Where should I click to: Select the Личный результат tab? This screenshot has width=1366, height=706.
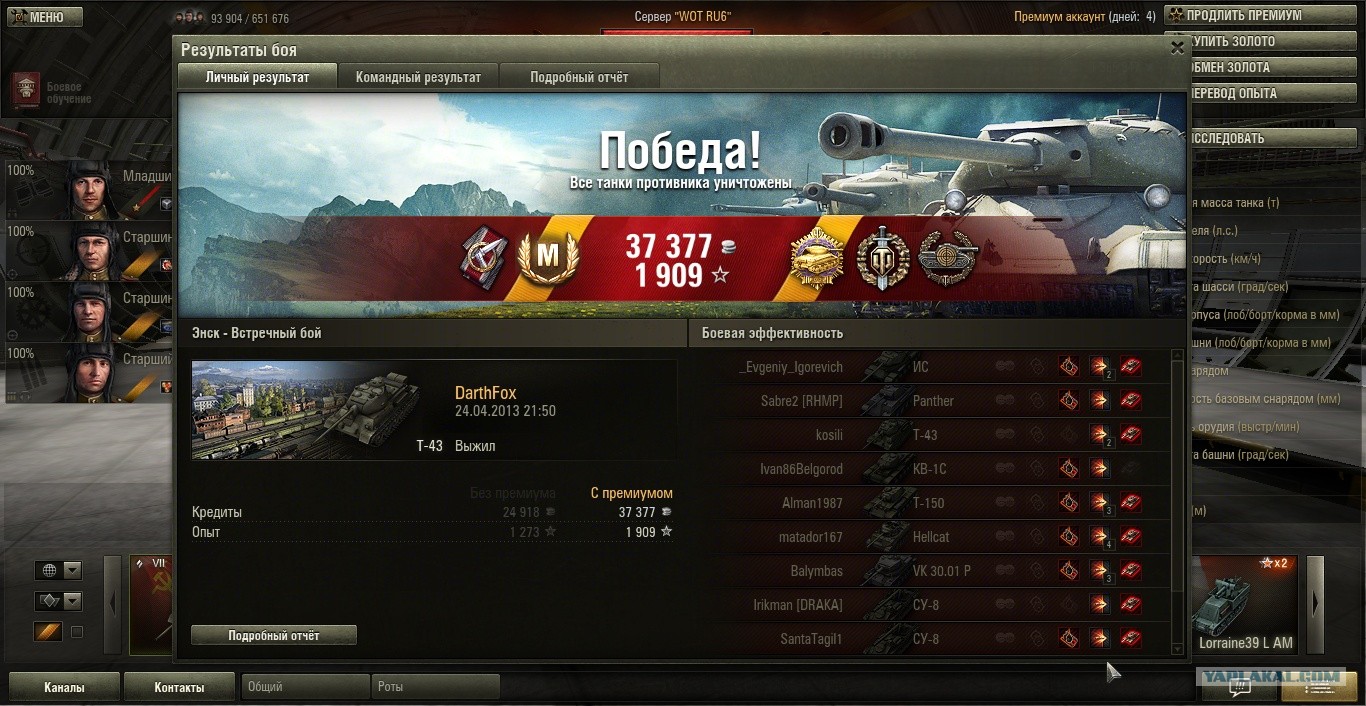click(257, 77)
